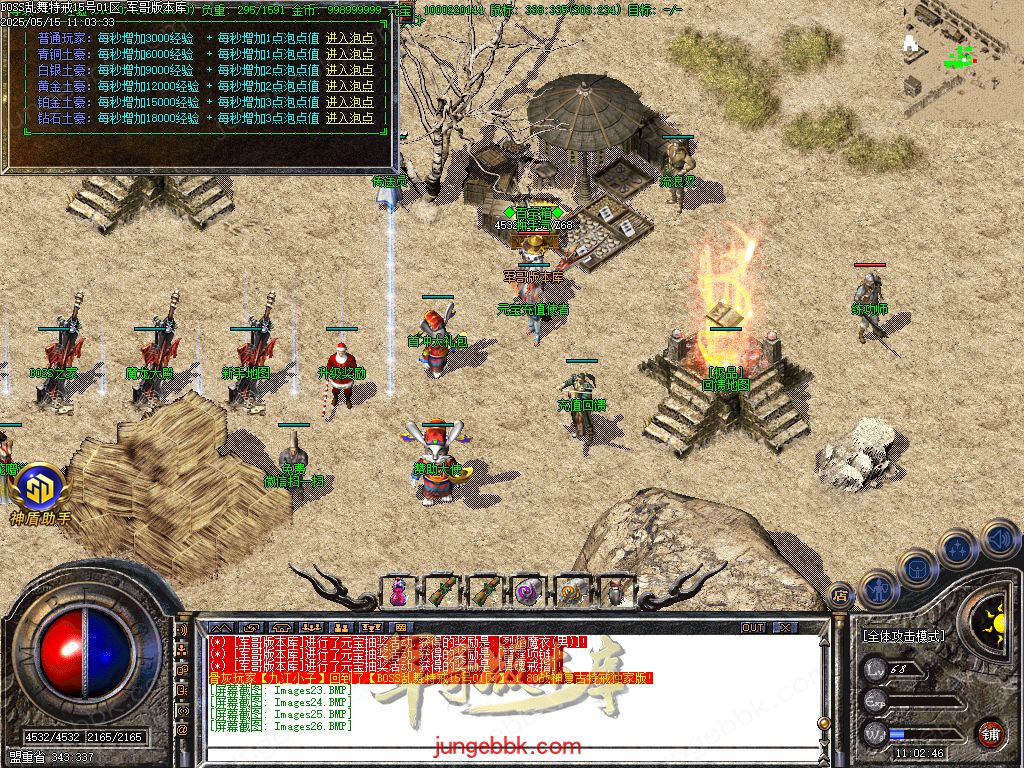
Task: Click 进入泡点 for 青铜土豪 row
Action: pos(349,54)
